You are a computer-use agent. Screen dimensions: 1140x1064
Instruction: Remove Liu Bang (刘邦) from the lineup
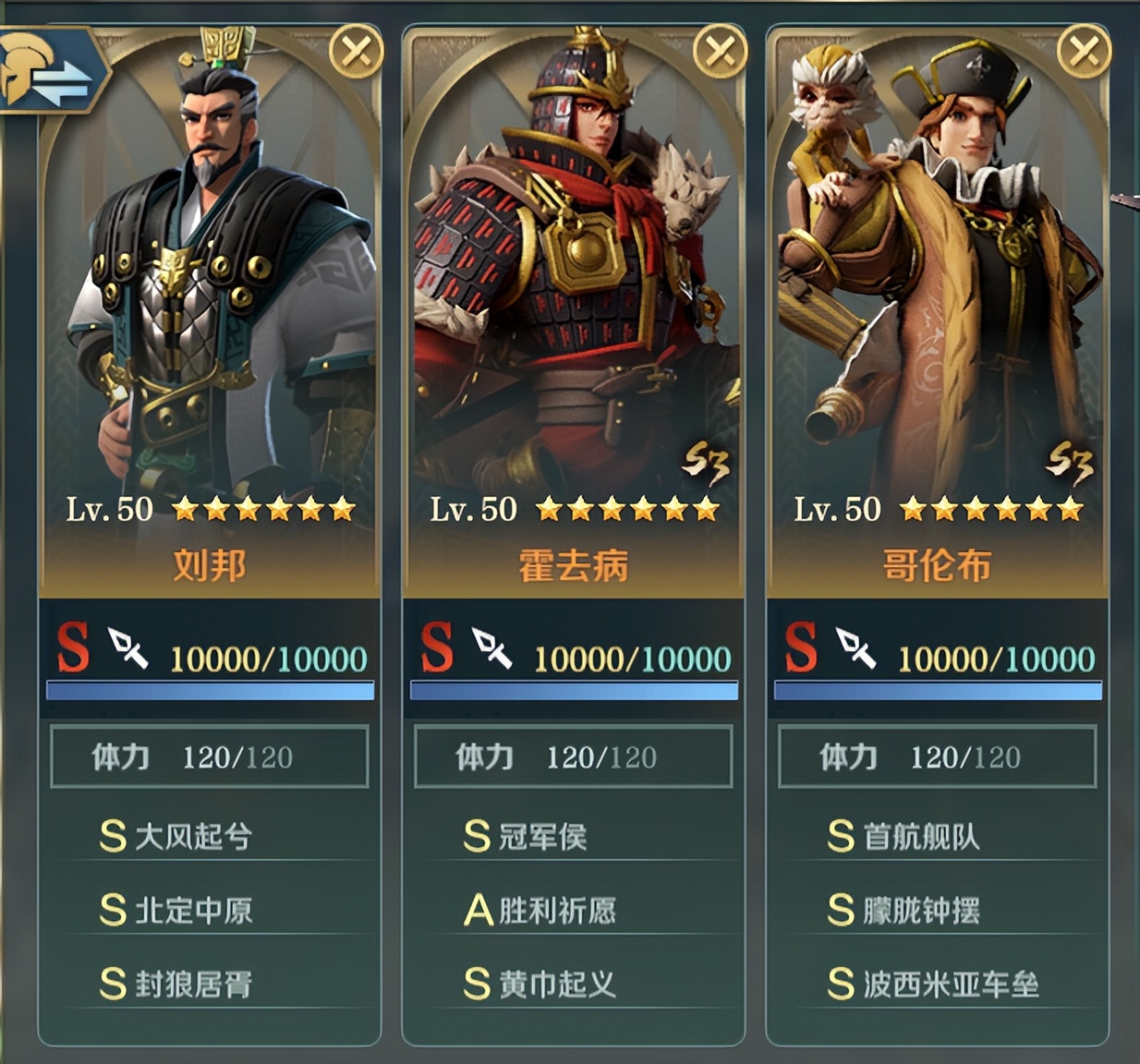356,53
